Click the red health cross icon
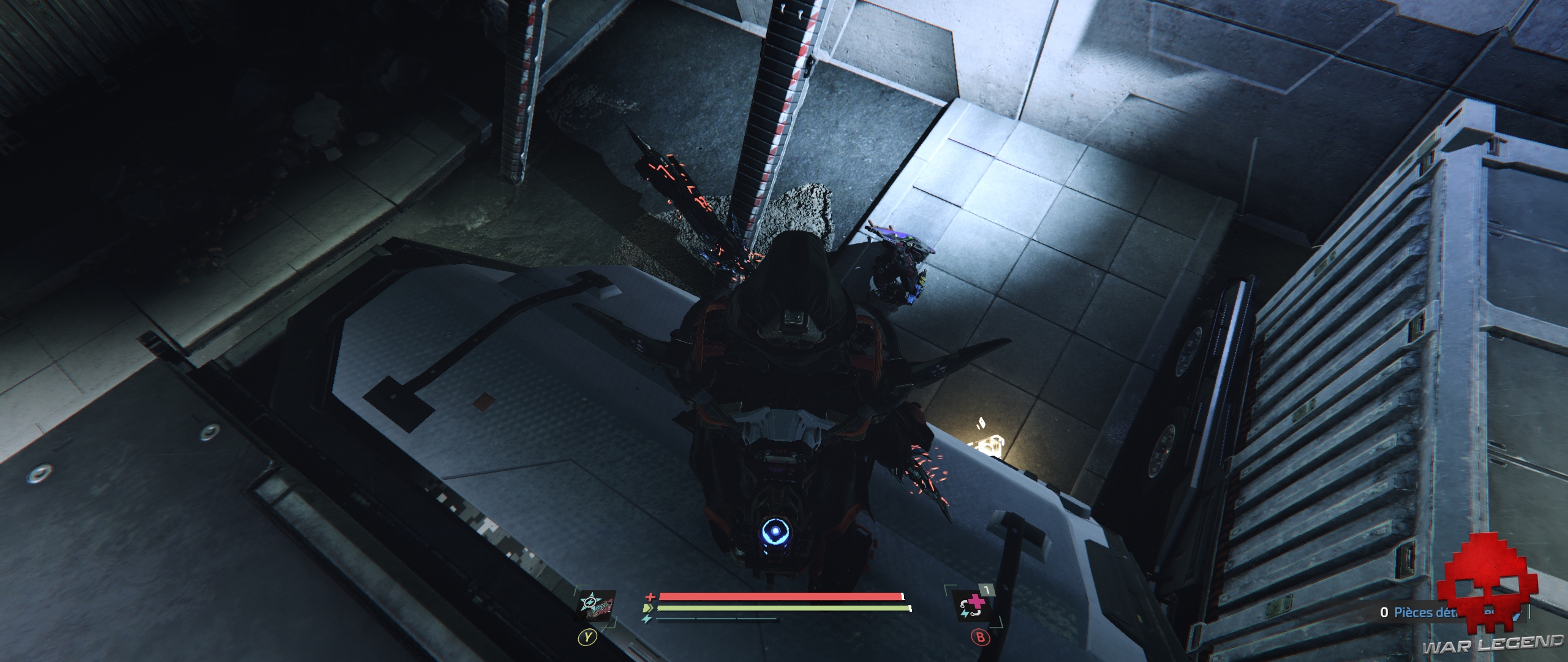 [650, 596]
